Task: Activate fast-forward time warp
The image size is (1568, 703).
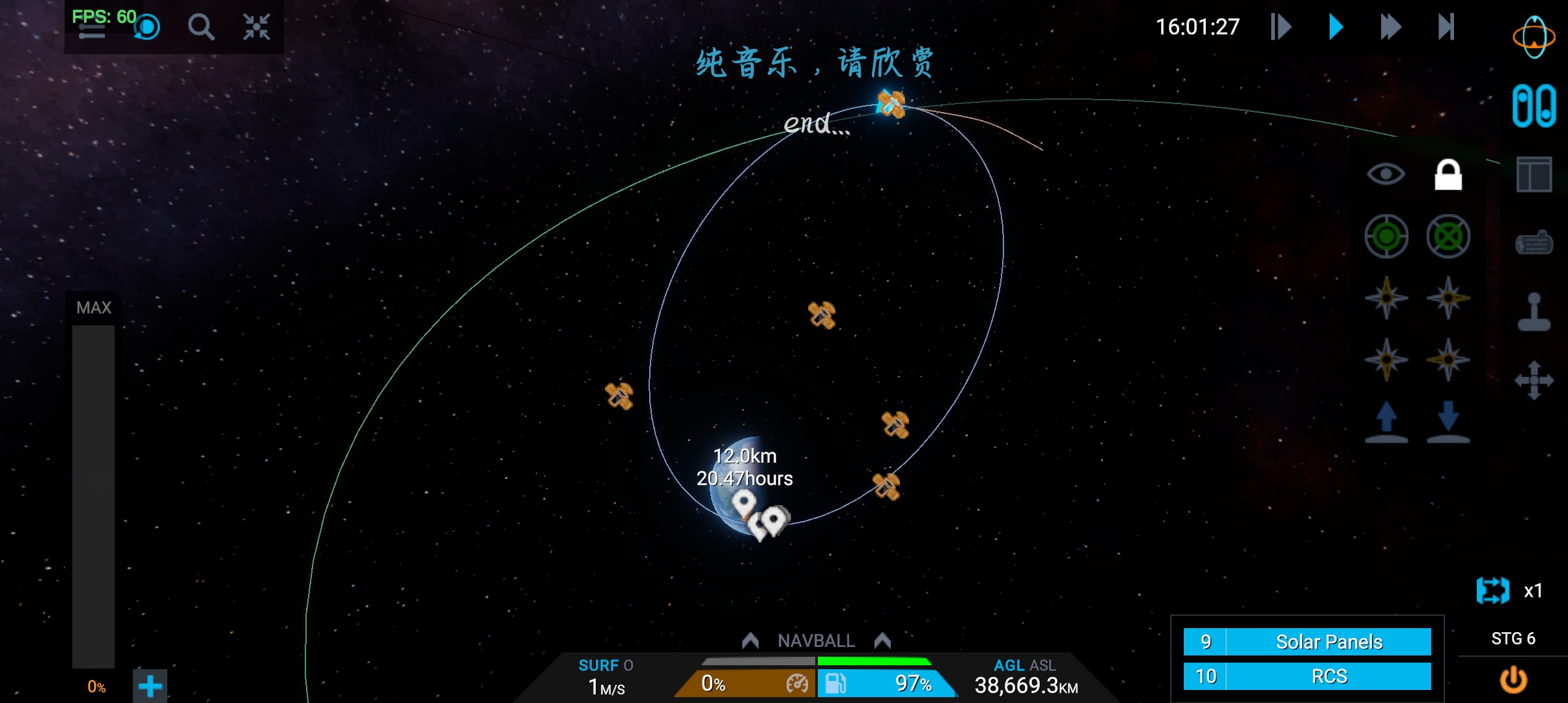Action: (x=1390, y=27)
